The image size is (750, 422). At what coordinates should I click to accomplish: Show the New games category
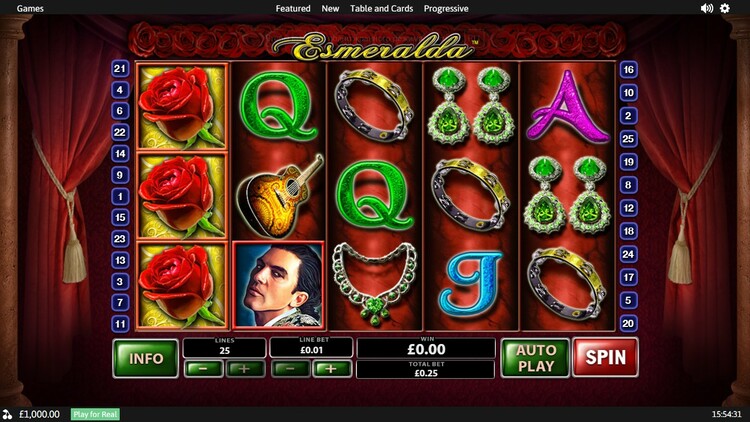[330, 8]
